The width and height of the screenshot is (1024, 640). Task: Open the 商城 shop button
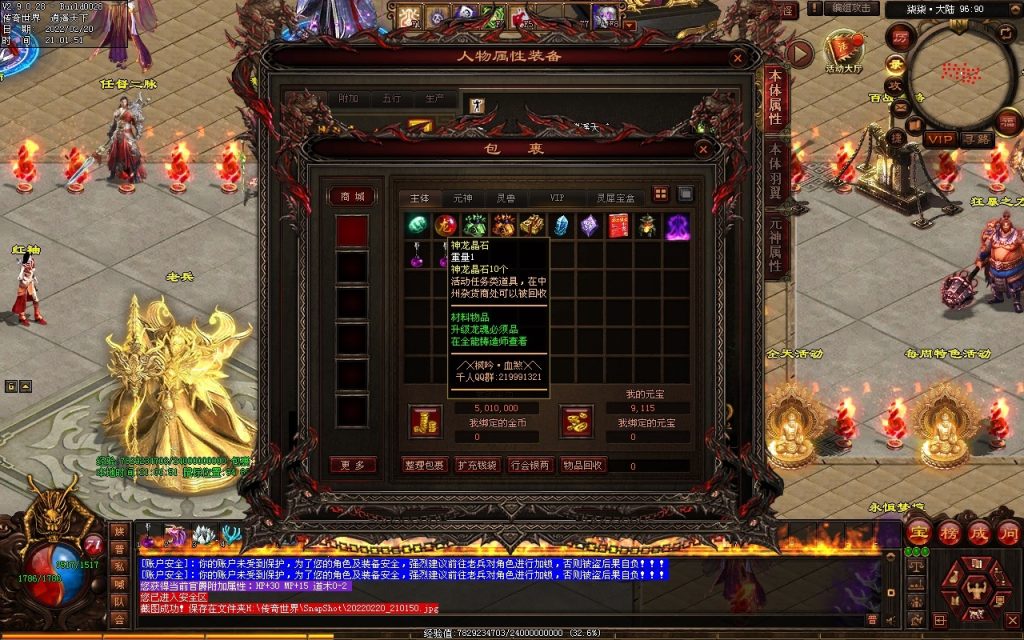(354, 196)
